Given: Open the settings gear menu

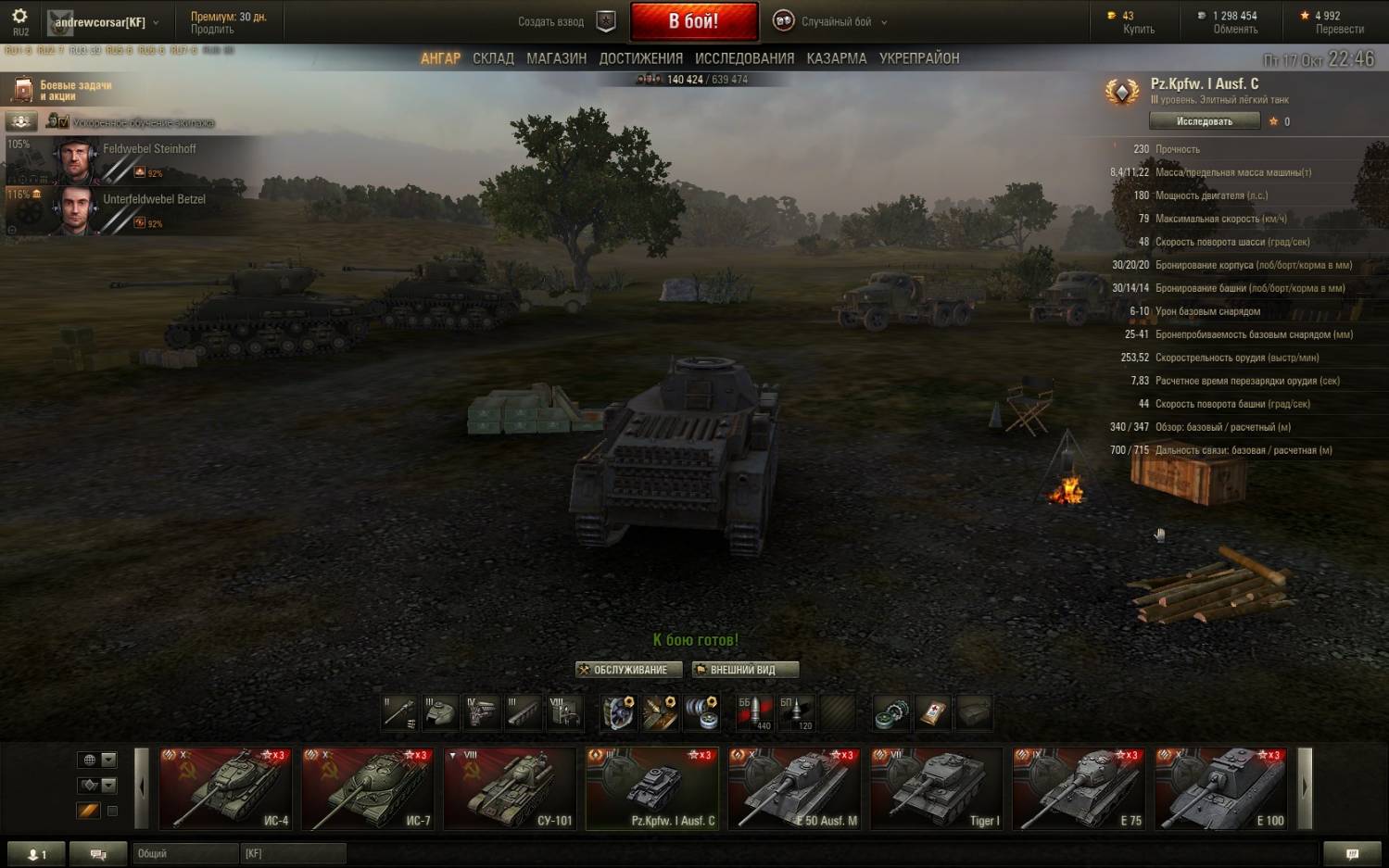Looking at the screenshot, I should (x=19, y=18).
